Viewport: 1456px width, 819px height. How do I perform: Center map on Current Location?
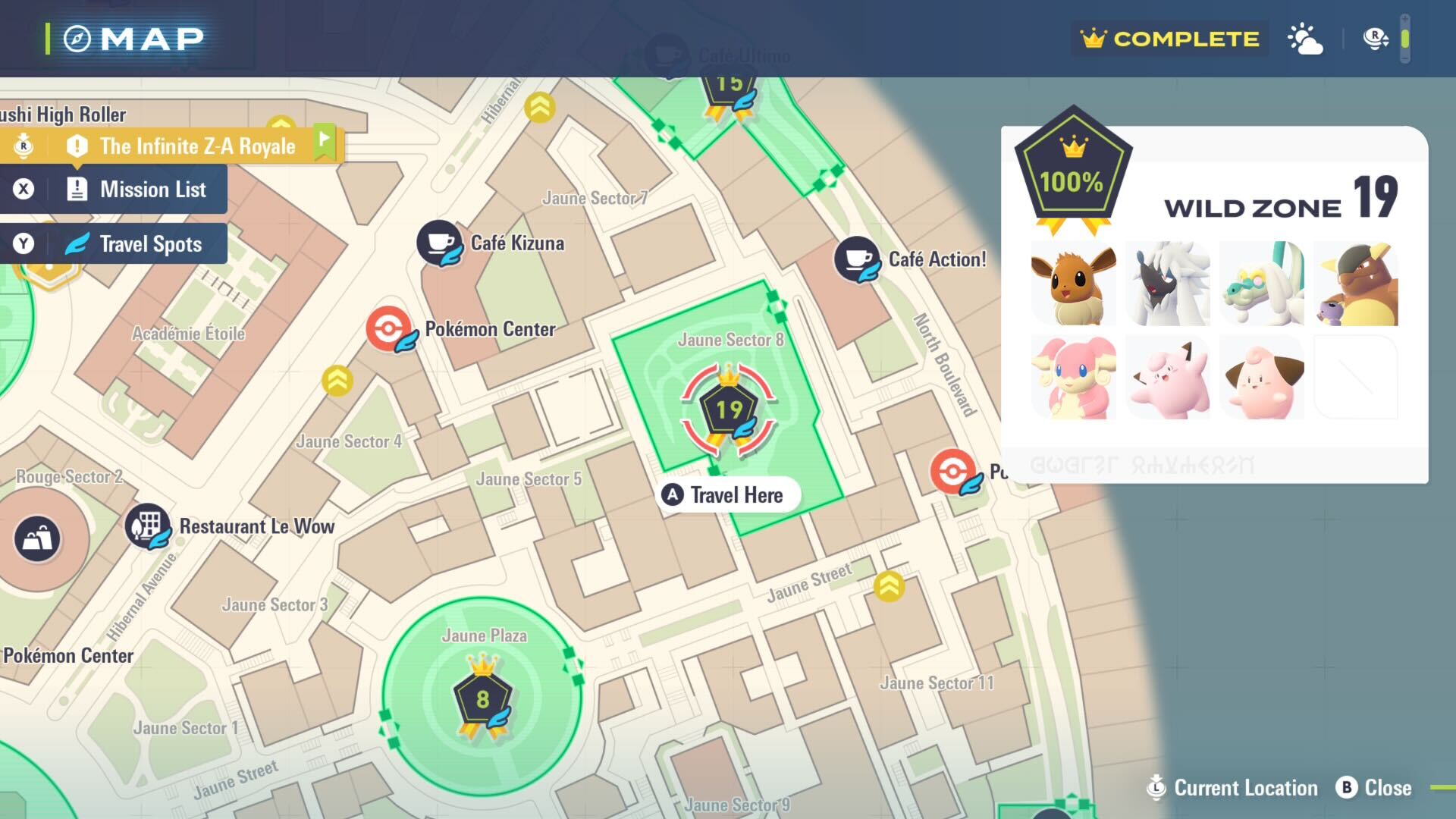point(1233,788)
